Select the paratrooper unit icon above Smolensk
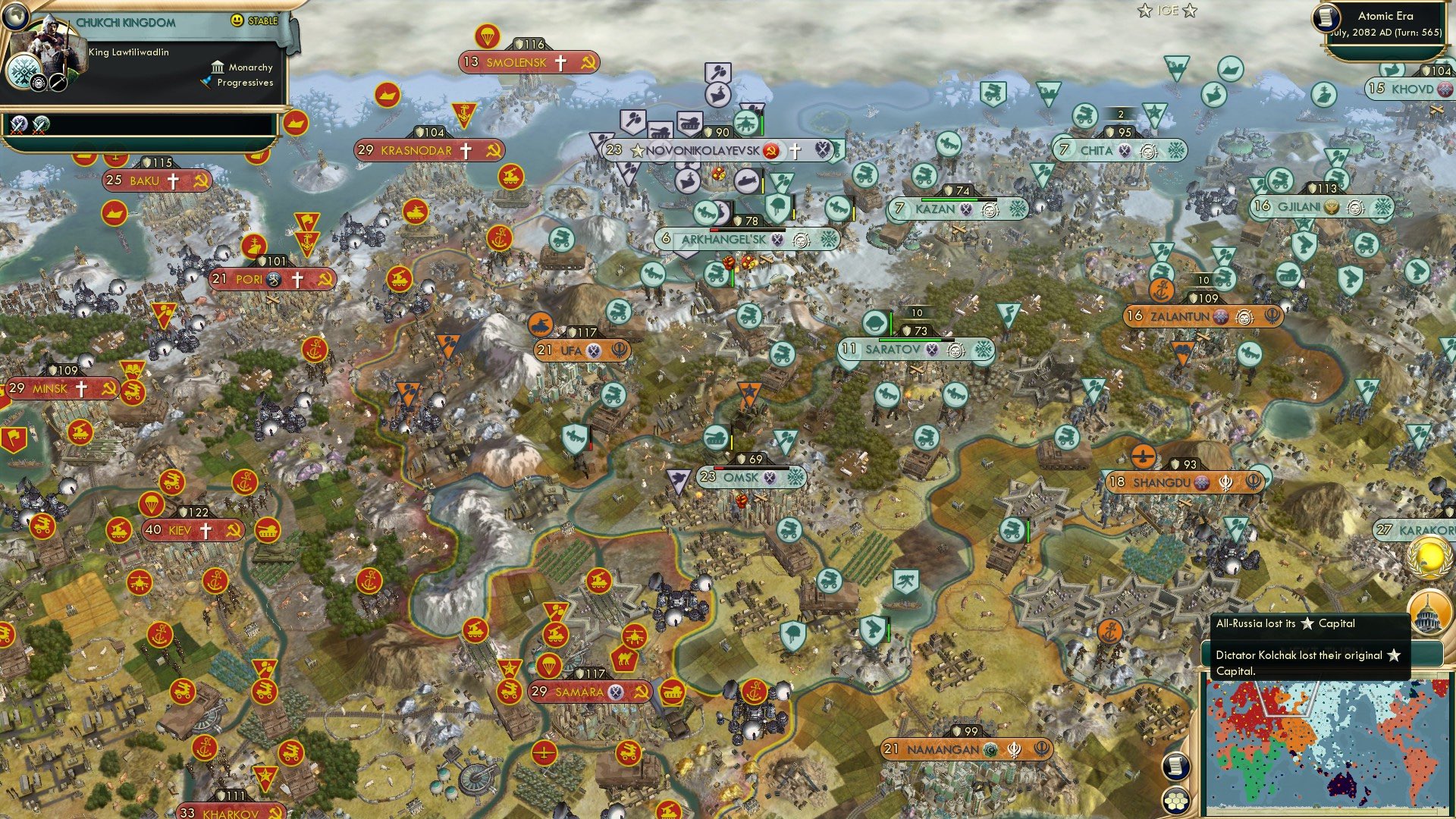Screen dimensions: 1456x819 [x=488, y=34]
